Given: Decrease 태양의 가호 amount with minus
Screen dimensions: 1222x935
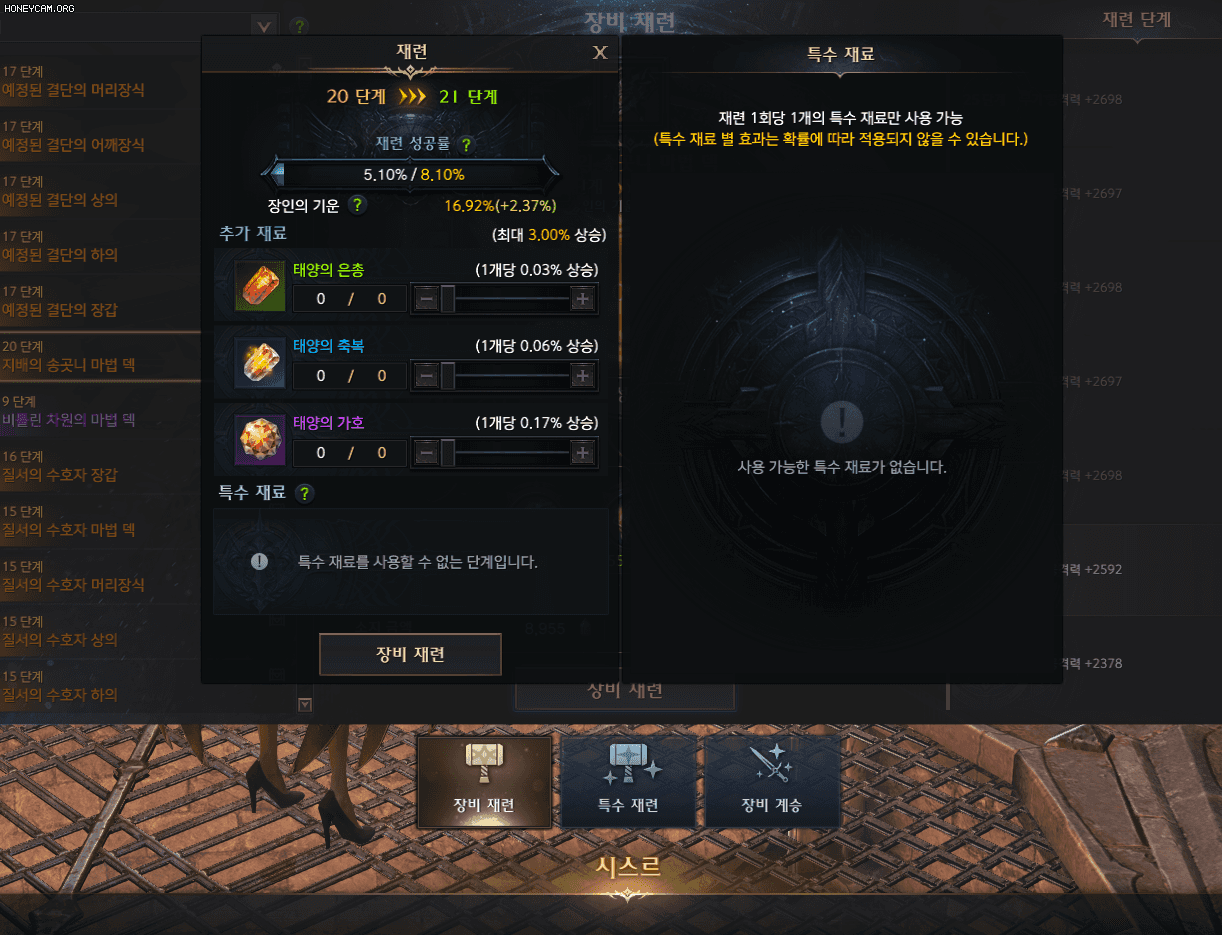Looking at the screenshot, I should tap(426, 453).
